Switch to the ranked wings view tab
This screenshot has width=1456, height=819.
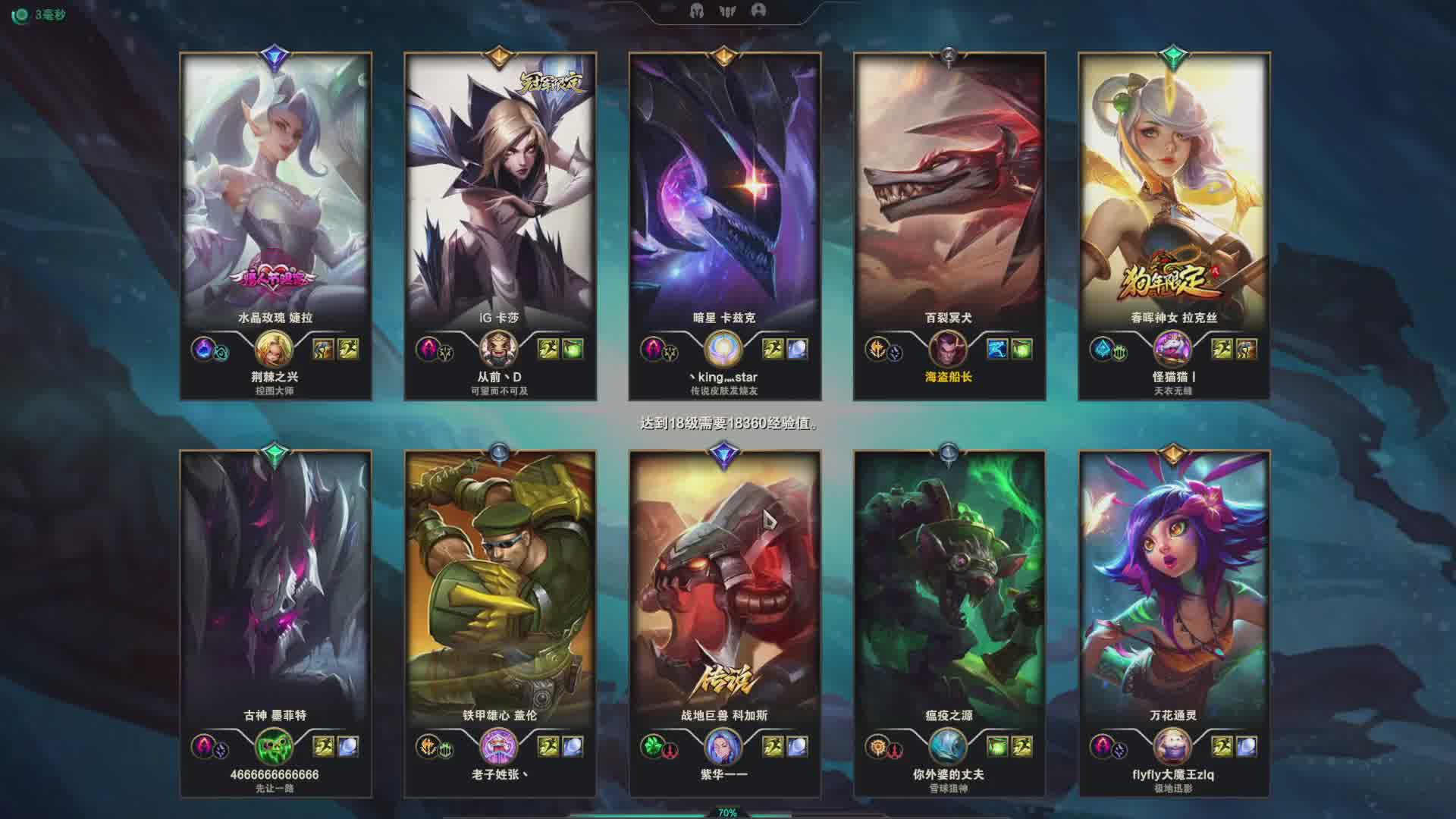pyautogui.click(x=727, y=11)
